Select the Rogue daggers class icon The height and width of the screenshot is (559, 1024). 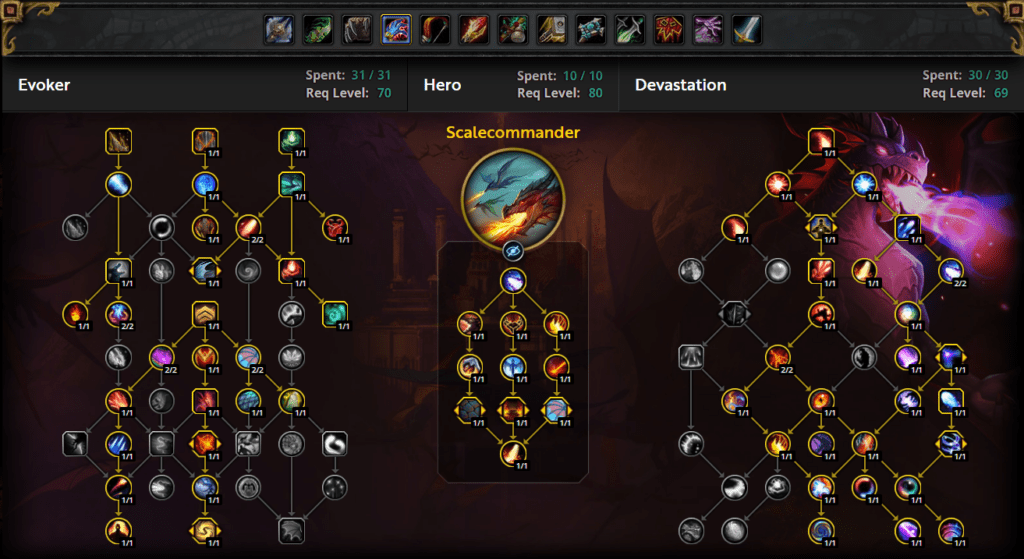[630, 30]
